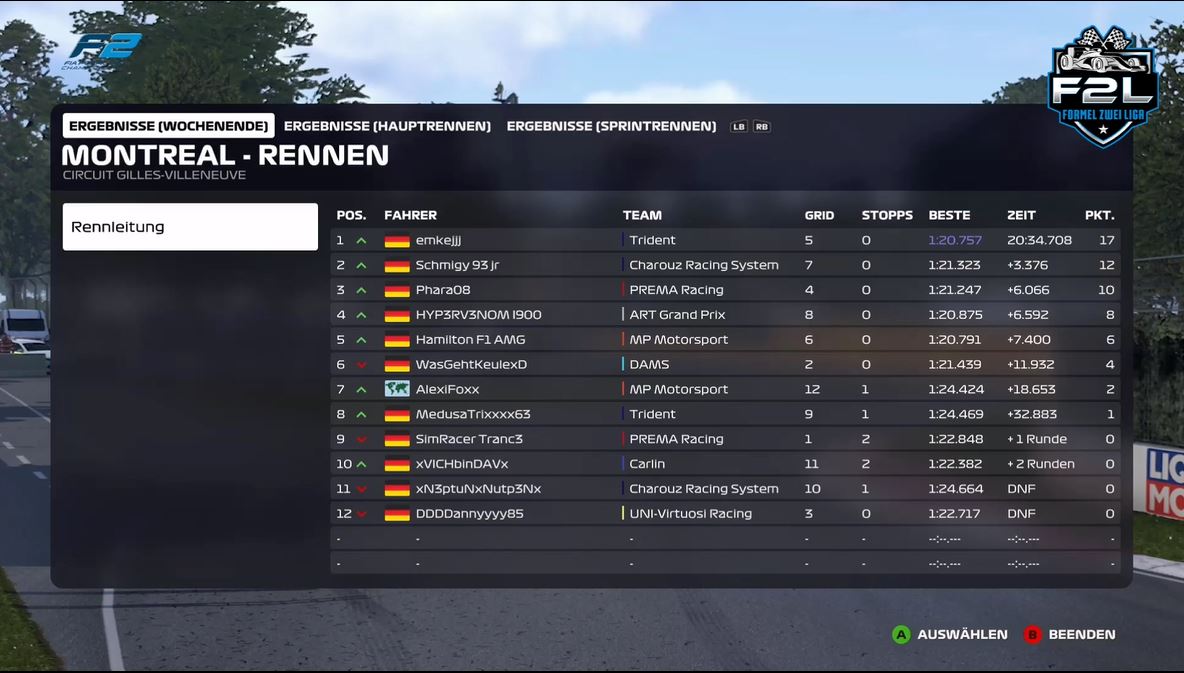
Task: Select the Rennleitung menu entry
Action: (190, 227)
